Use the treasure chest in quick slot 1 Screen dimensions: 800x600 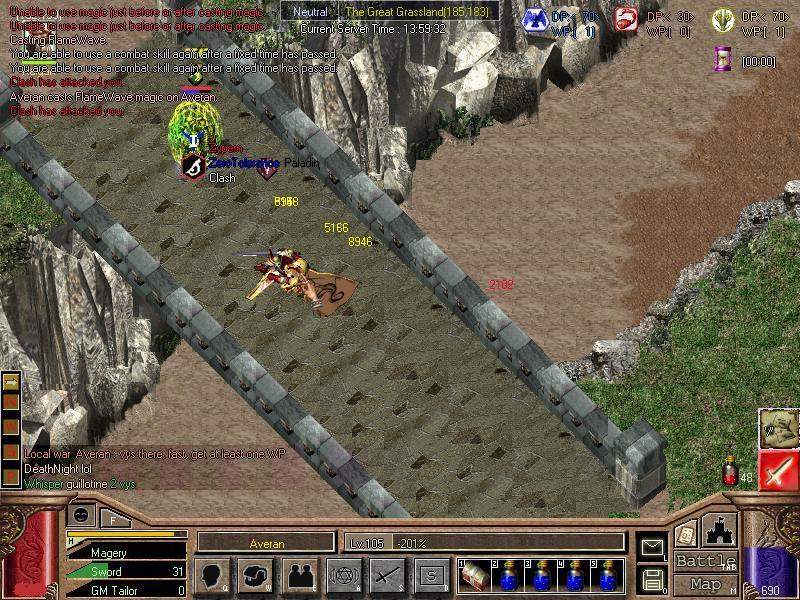(475, 576)
